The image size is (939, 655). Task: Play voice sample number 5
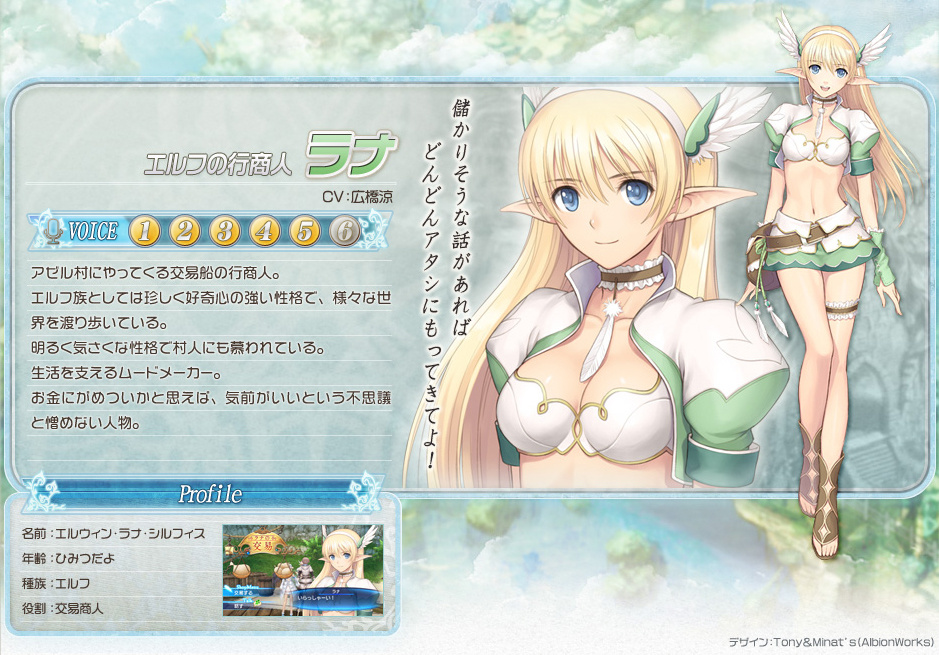[x=305, y=232]
